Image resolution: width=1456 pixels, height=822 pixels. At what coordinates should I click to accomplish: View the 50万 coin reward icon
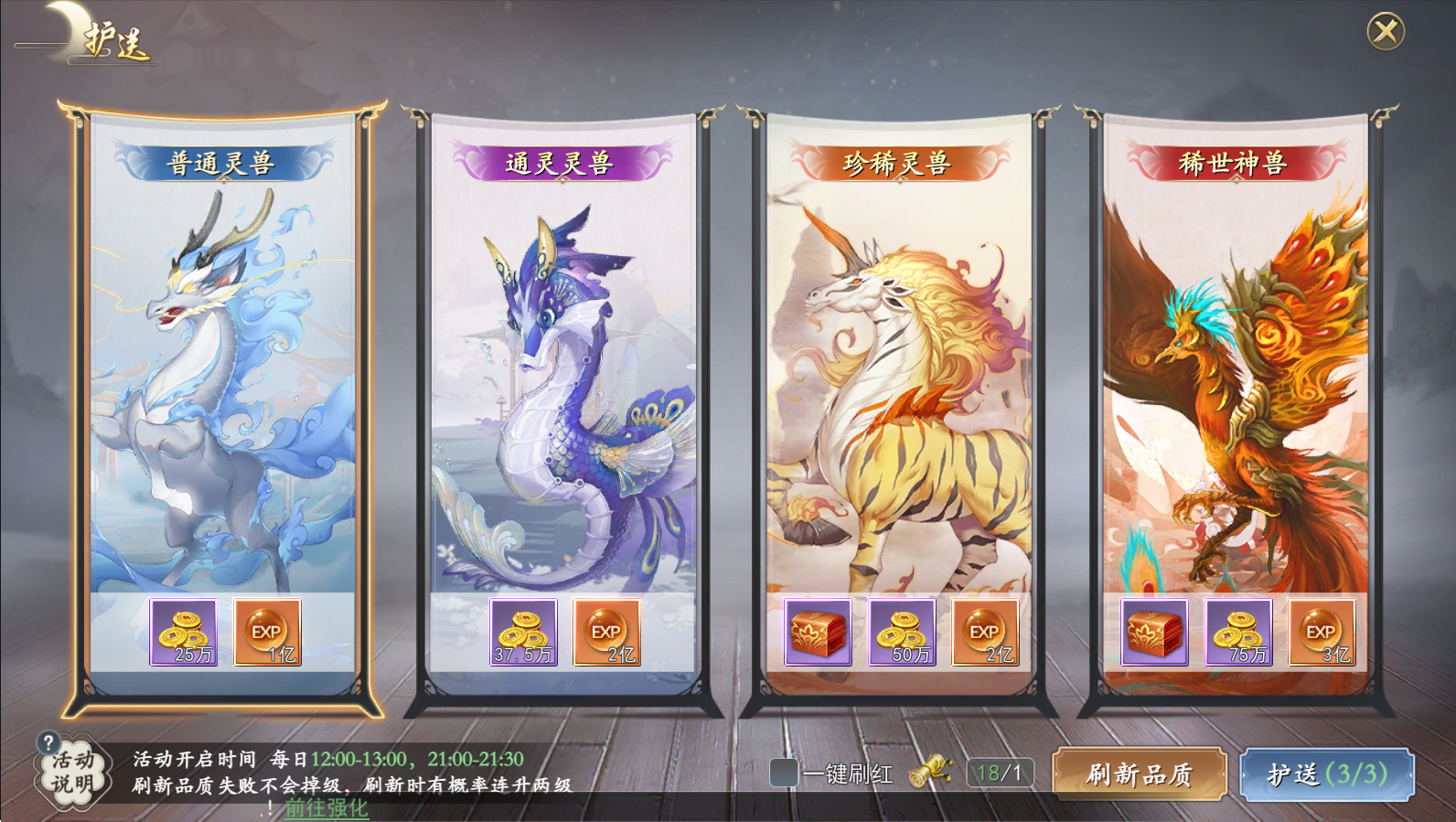pos(901,632)
